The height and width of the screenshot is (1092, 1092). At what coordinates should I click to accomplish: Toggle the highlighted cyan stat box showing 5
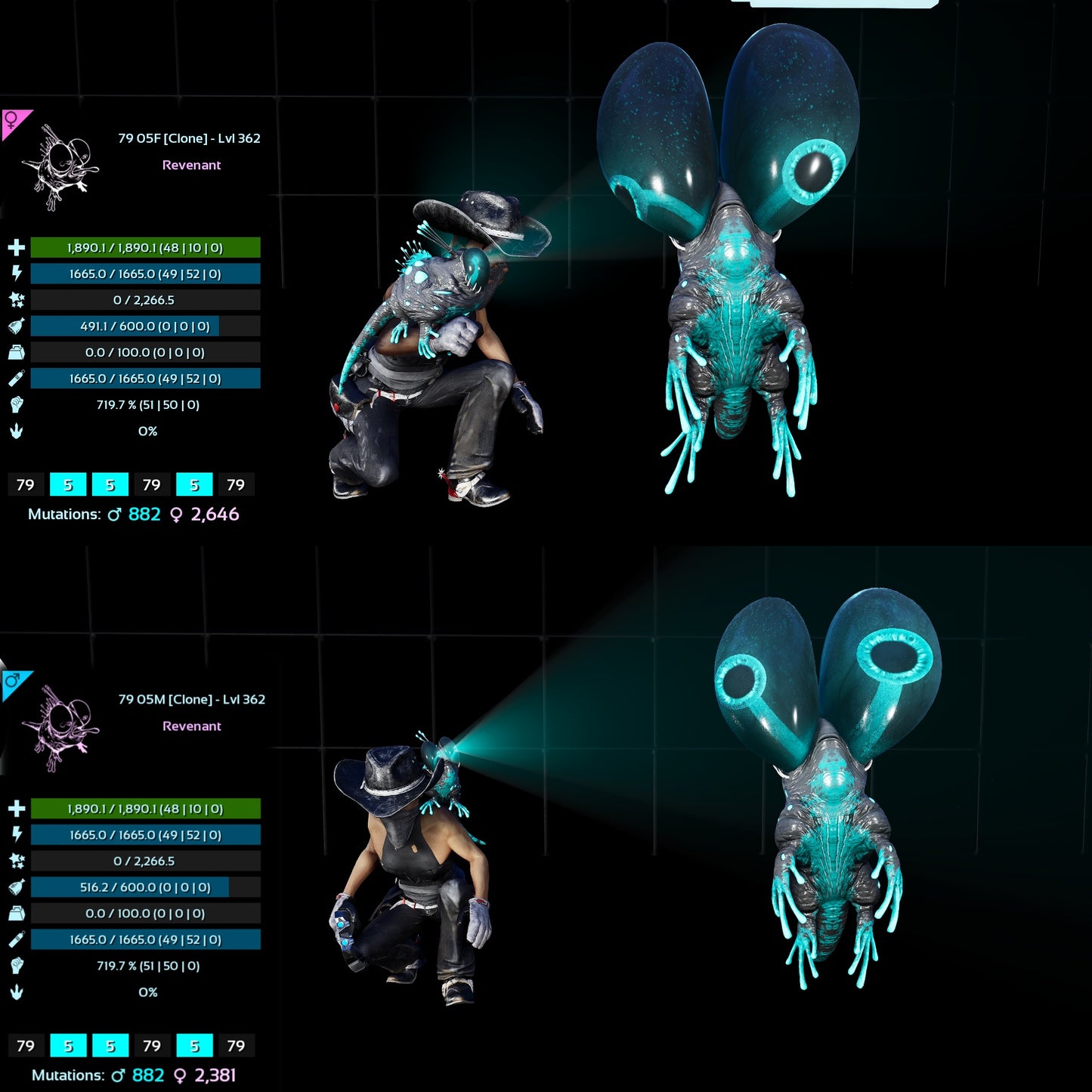[x=67, y=484]
